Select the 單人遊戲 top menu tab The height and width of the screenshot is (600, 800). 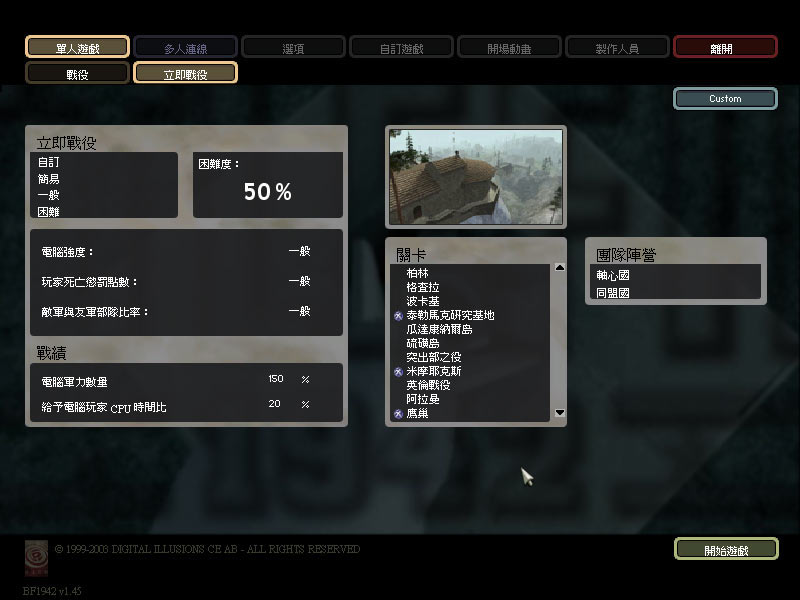click(77, 47)
